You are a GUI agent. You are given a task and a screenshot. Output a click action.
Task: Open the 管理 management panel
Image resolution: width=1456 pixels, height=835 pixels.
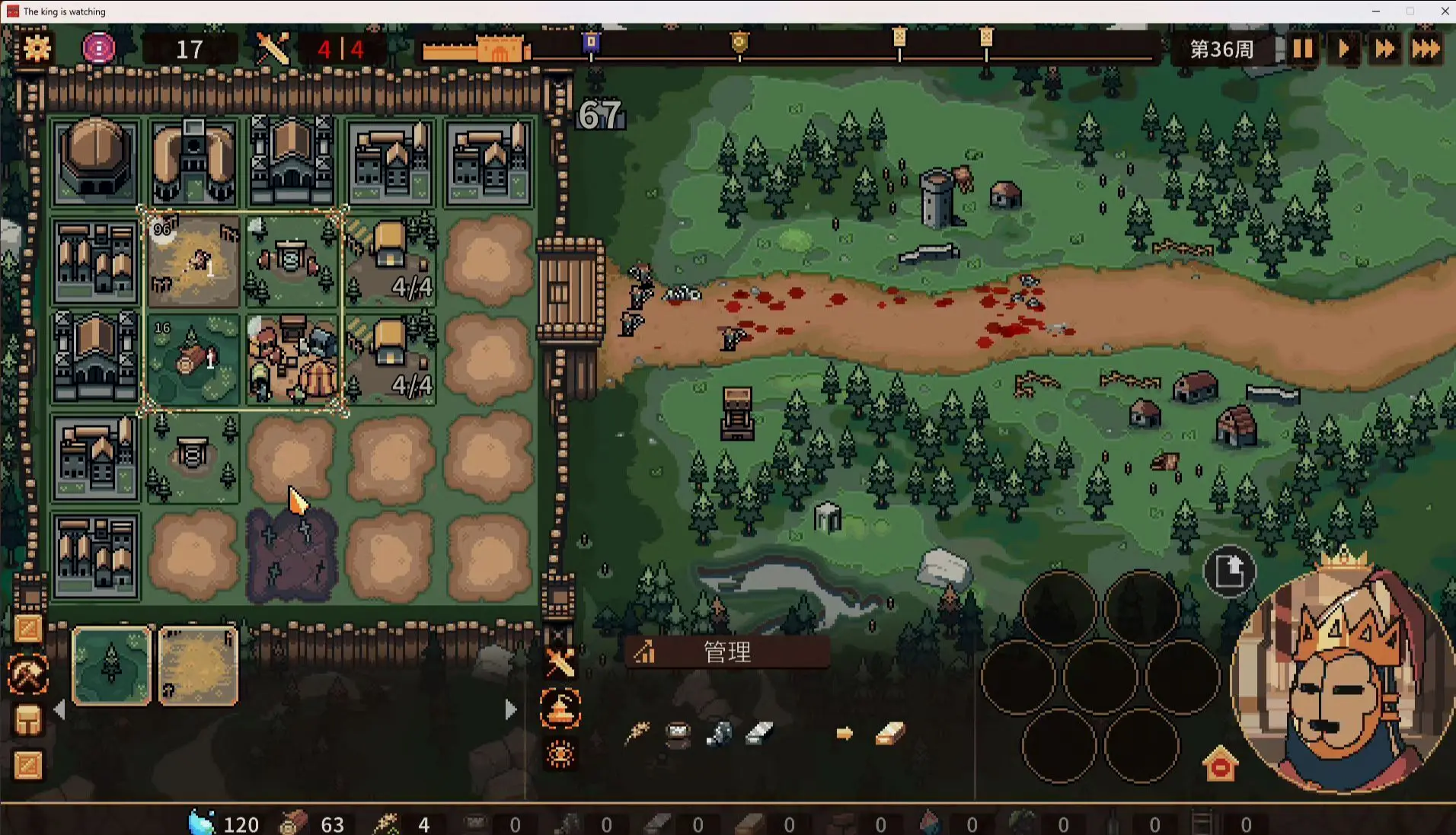(726, 652)
